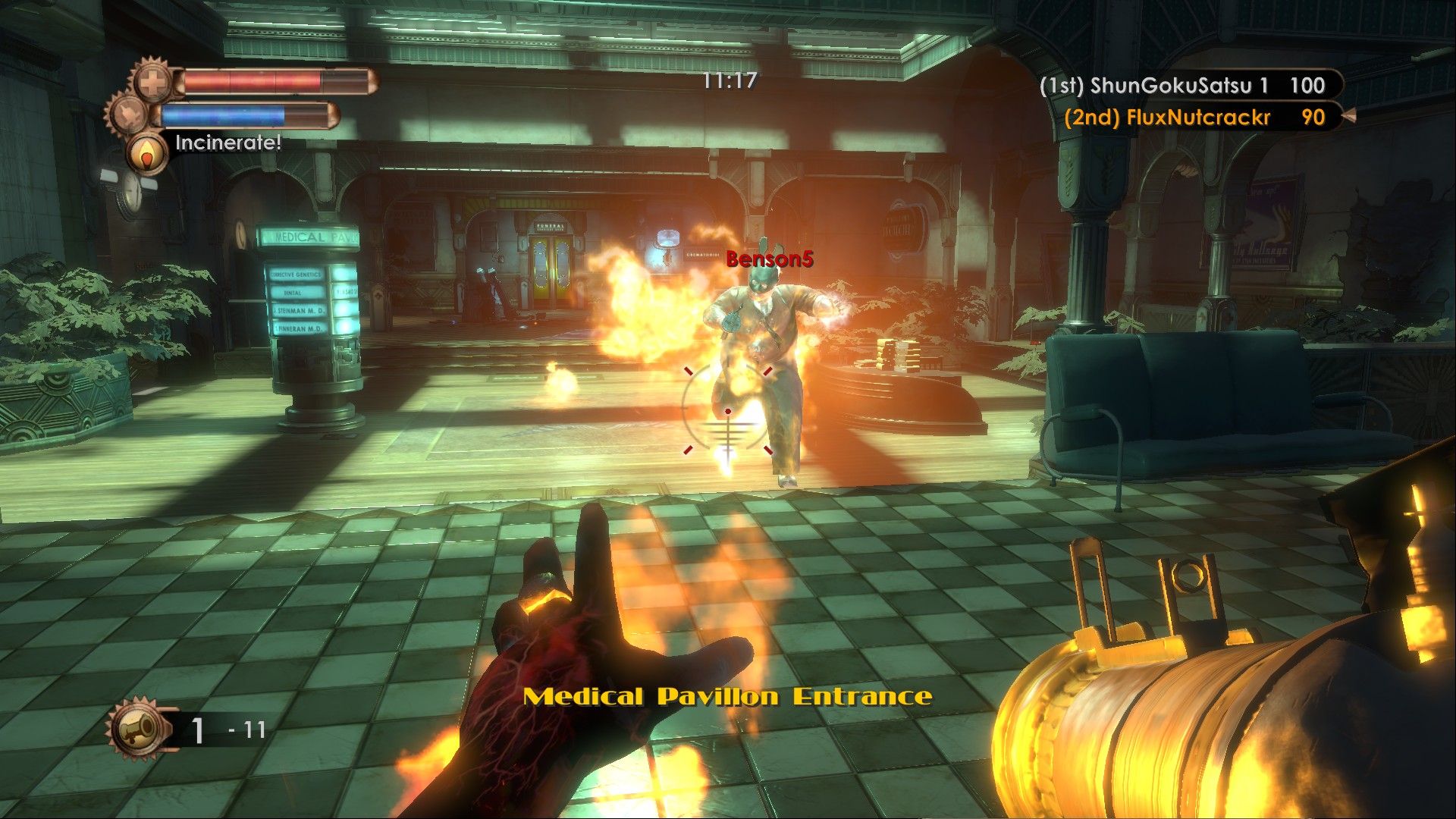Choose the FluxNutcrackr scoreboard row
This screenshot has width=1456, height=819.
(1194, 118)
